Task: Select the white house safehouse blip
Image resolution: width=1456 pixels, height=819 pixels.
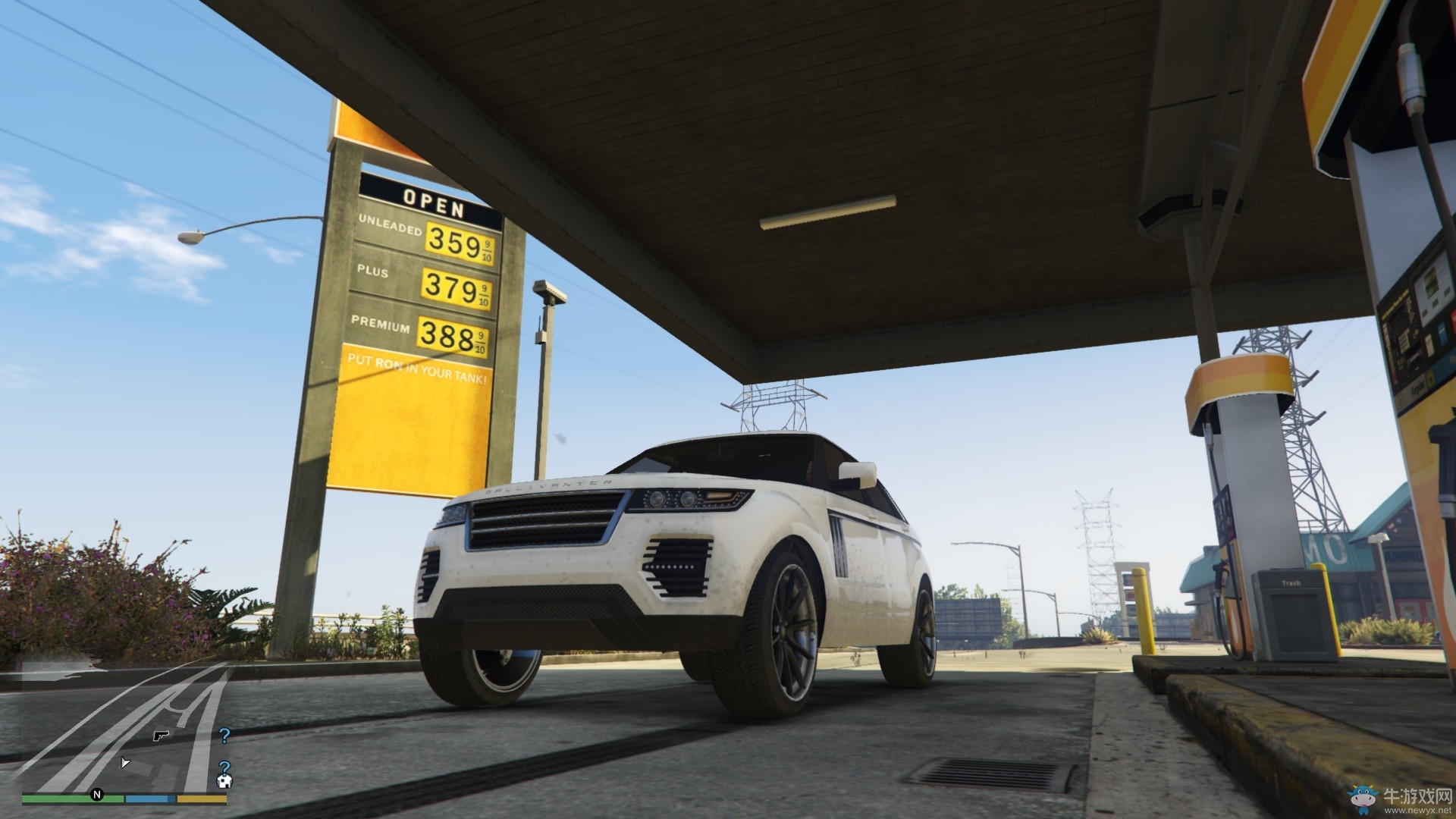Action: 224,781
